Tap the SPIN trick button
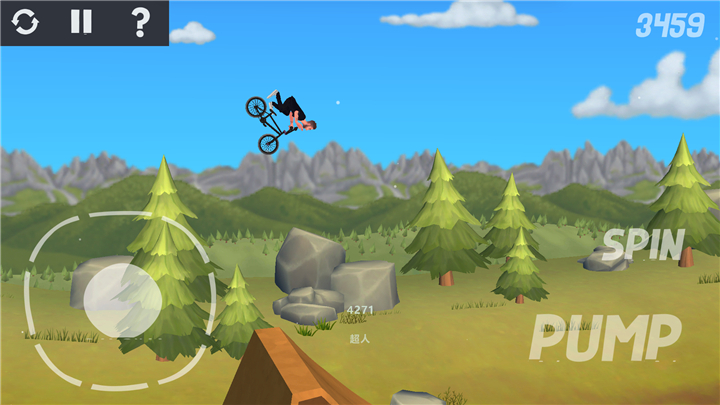The image size is (720, 405). pos(643,244)
